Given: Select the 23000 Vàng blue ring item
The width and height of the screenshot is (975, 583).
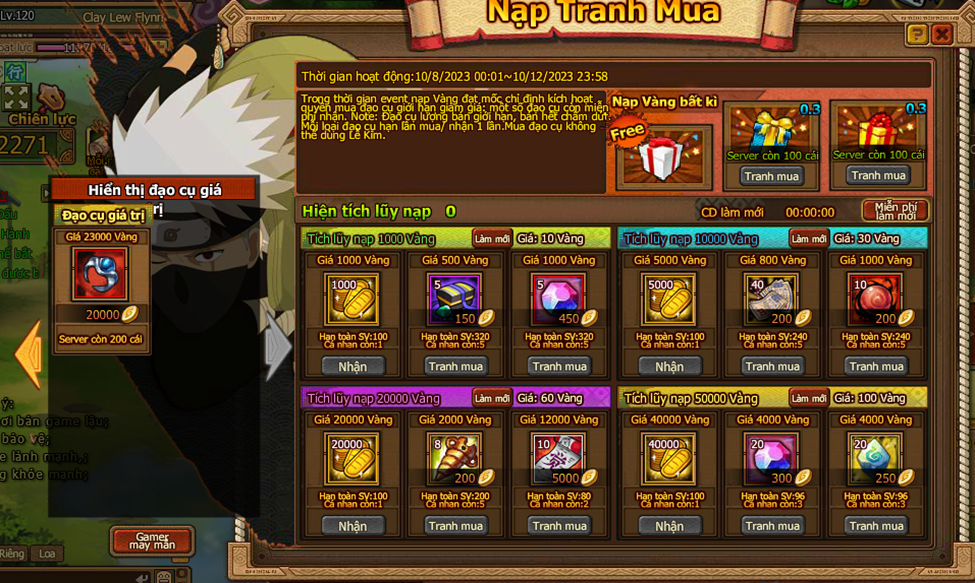Looking at the screenshot, I should click(x=100, y=275).
